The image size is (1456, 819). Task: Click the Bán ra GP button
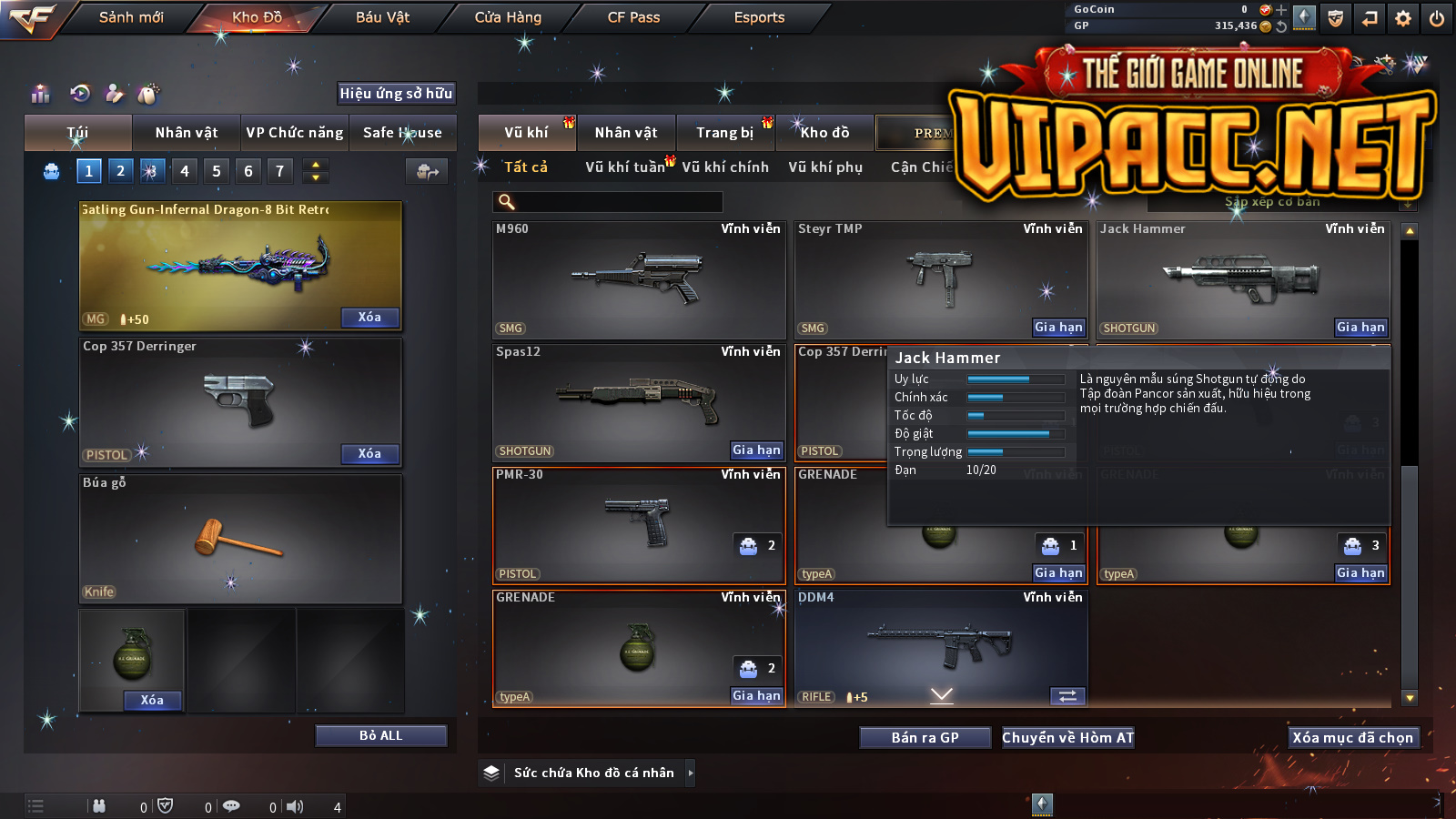click(925, 738)
